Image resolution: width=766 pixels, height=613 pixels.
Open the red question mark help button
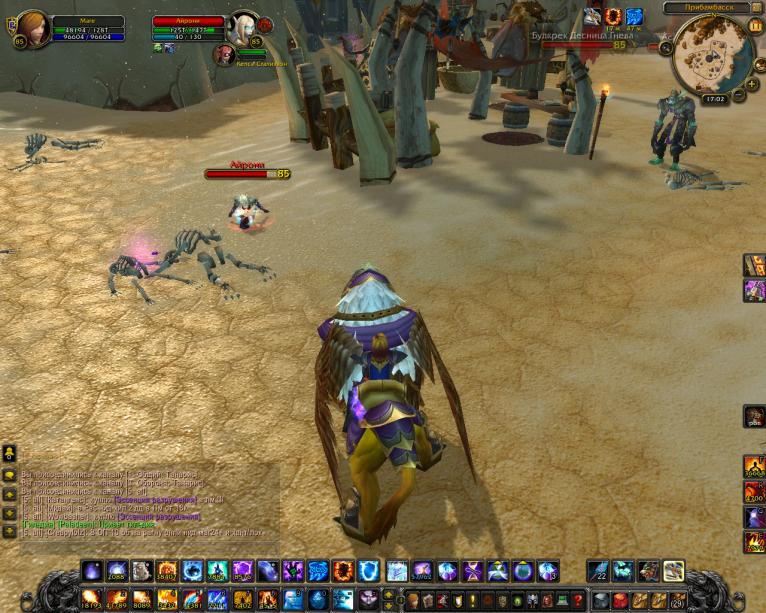(x=577, y=600)
